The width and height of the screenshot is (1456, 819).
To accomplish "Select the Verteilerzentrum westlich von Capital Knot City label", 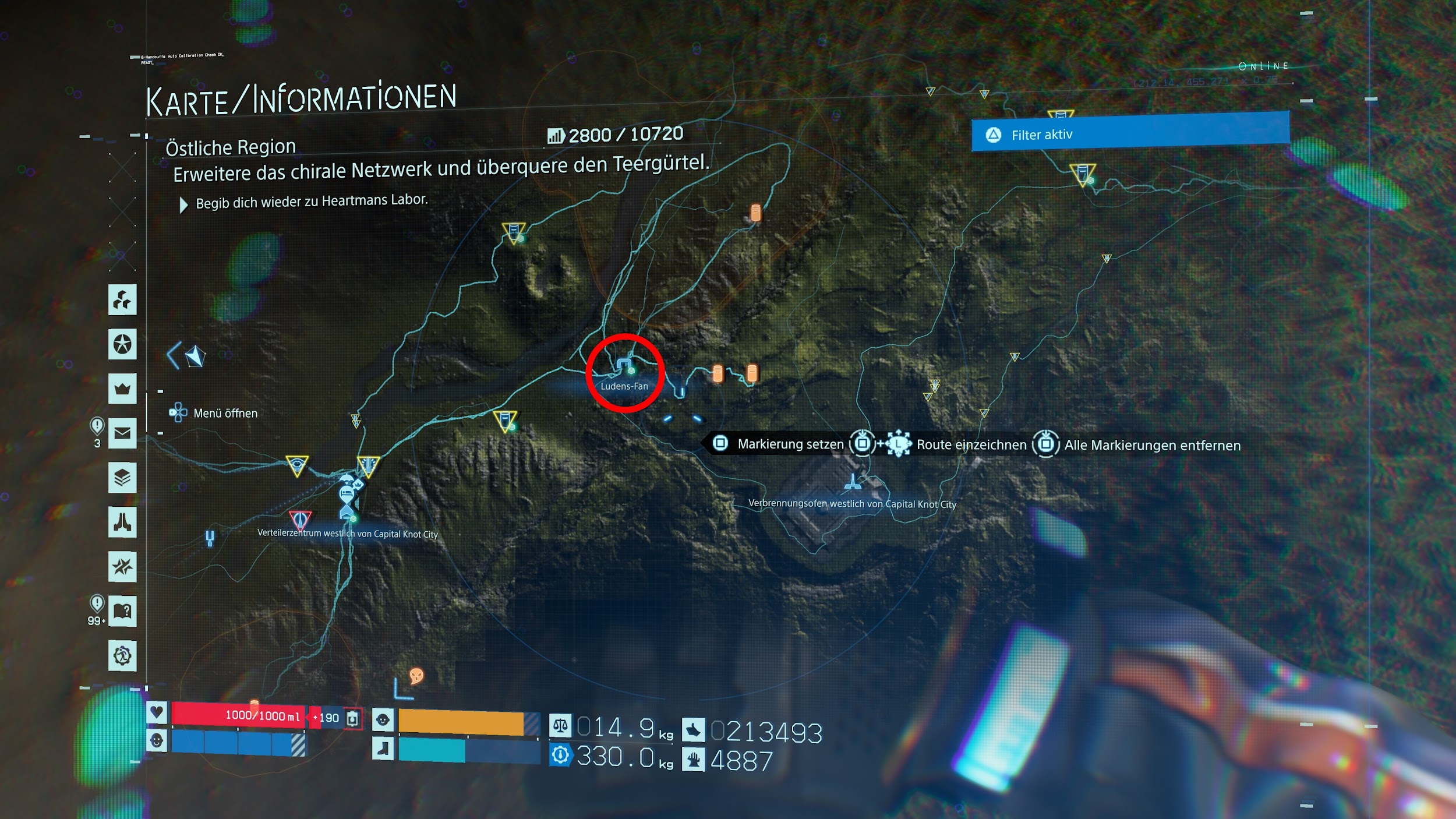I will click(348, 534).
